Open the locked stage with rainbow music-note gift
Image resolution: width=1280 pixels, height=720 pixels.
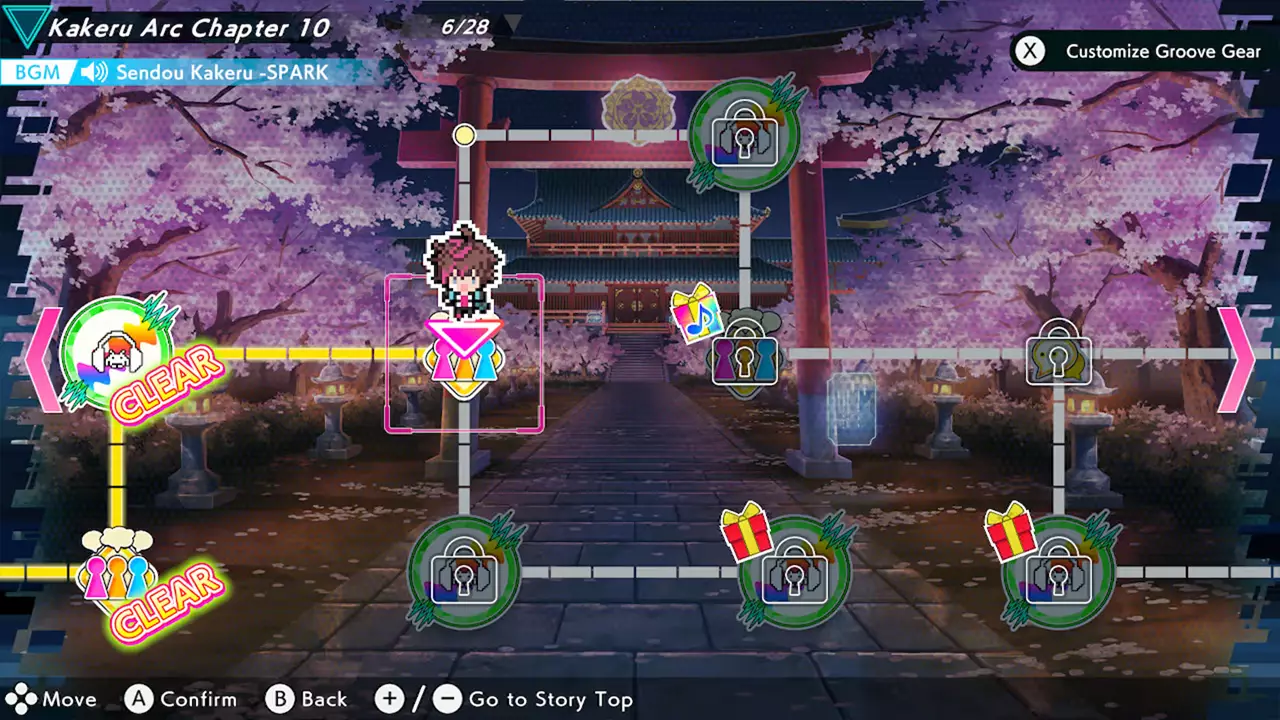tap(743, 360)
